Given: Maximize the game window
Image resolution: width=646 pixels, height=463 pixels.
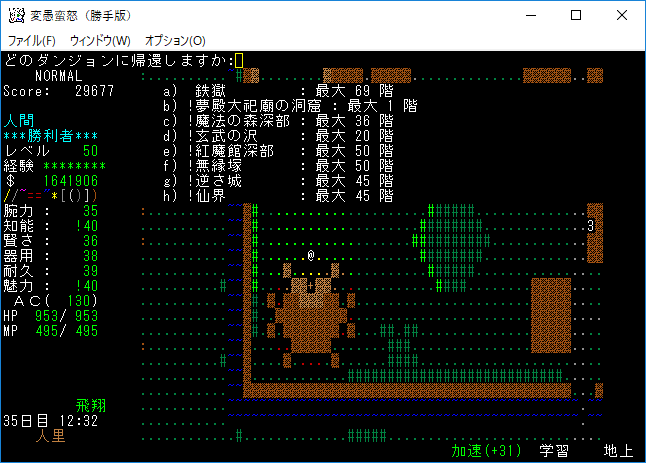Looking at the screenshot, I should tap(576, 15).
